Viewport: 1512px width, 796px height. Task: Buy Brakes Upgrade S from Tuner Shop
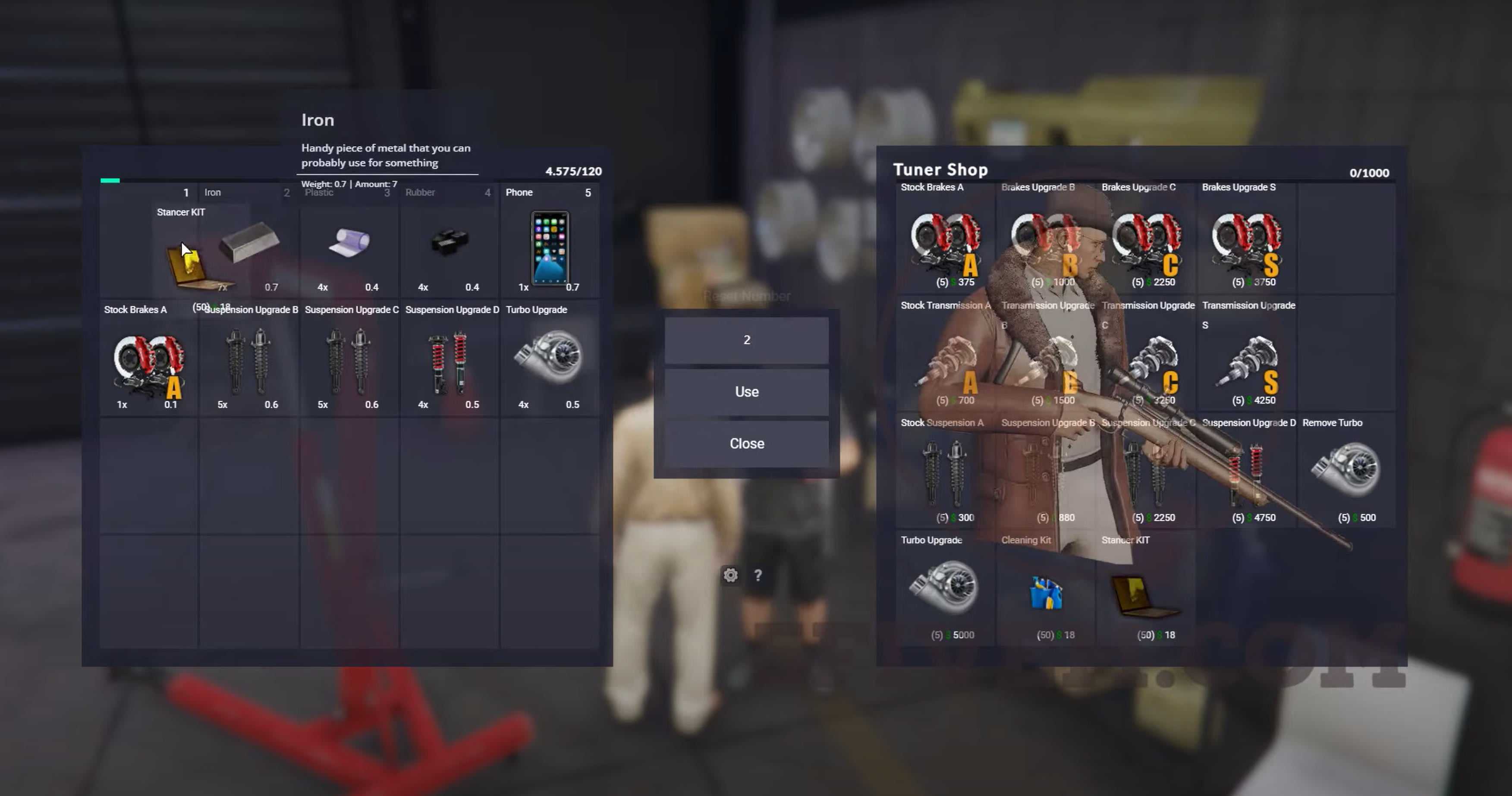1247,241
